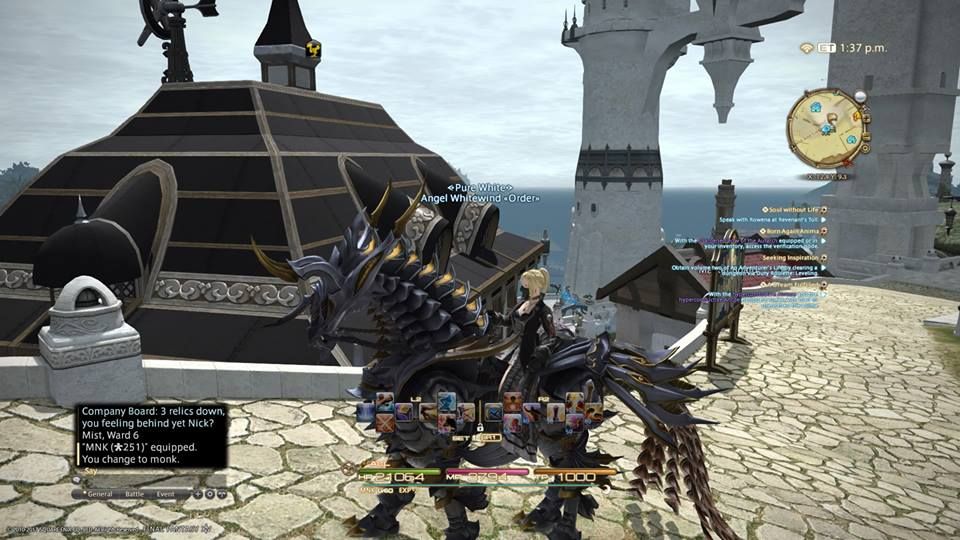Screen dimensions: 960x540
Task: Open chat log settings gear
Action: (x=209, y=494)
